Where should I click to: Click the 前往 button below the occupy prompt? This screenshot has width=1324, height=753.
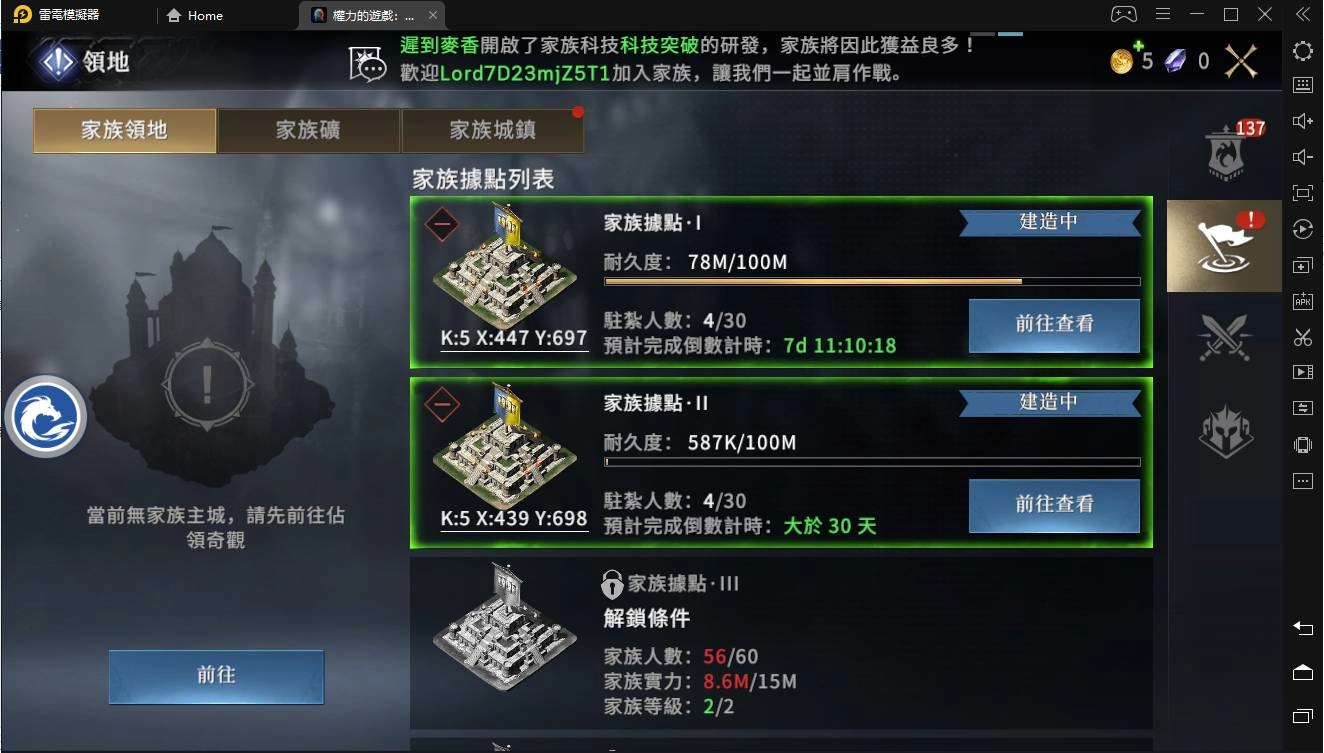[x=216, y=677]
